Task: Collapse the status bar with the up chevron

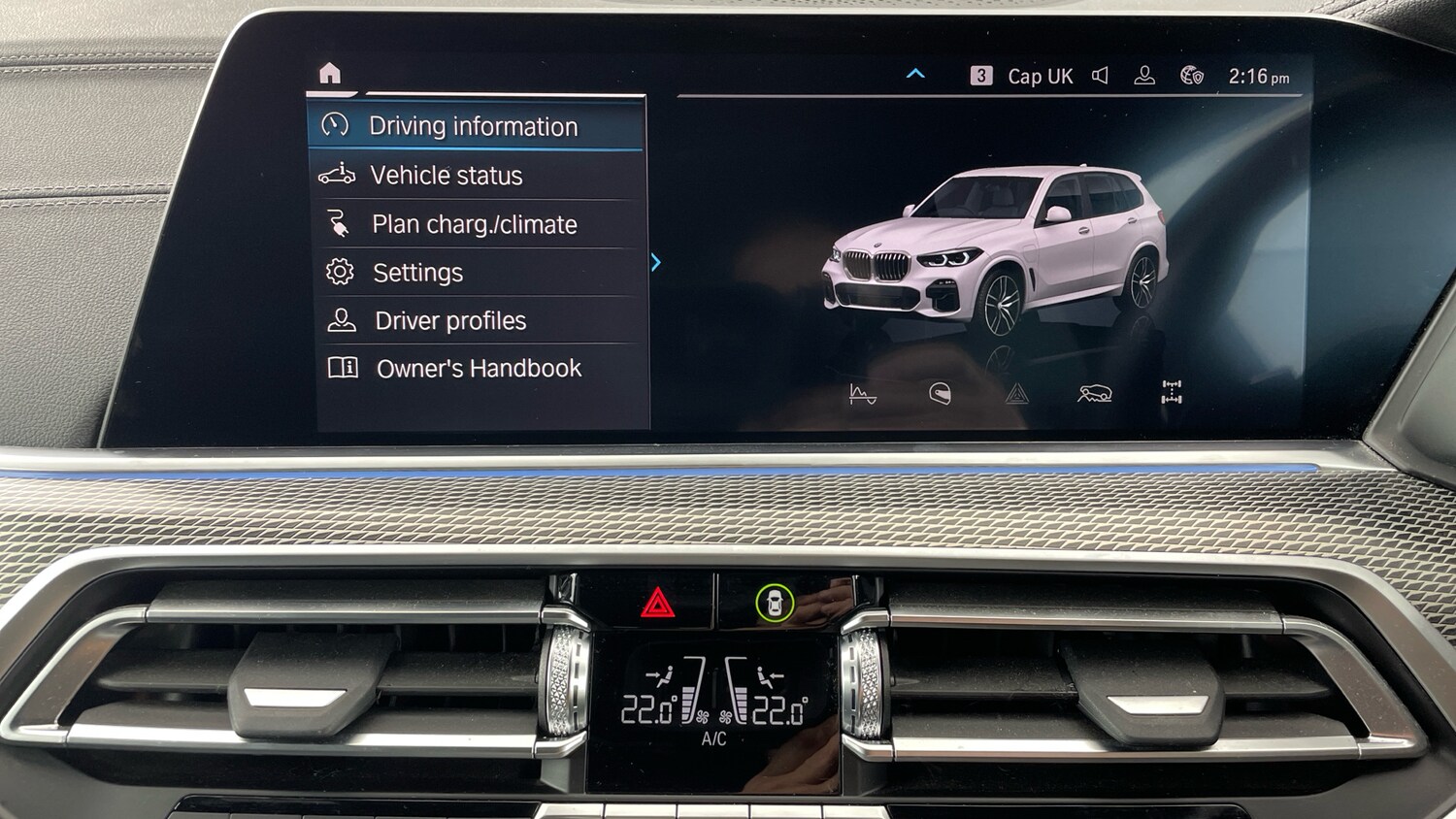Action: pyautogui.click(x=913, y=72)
